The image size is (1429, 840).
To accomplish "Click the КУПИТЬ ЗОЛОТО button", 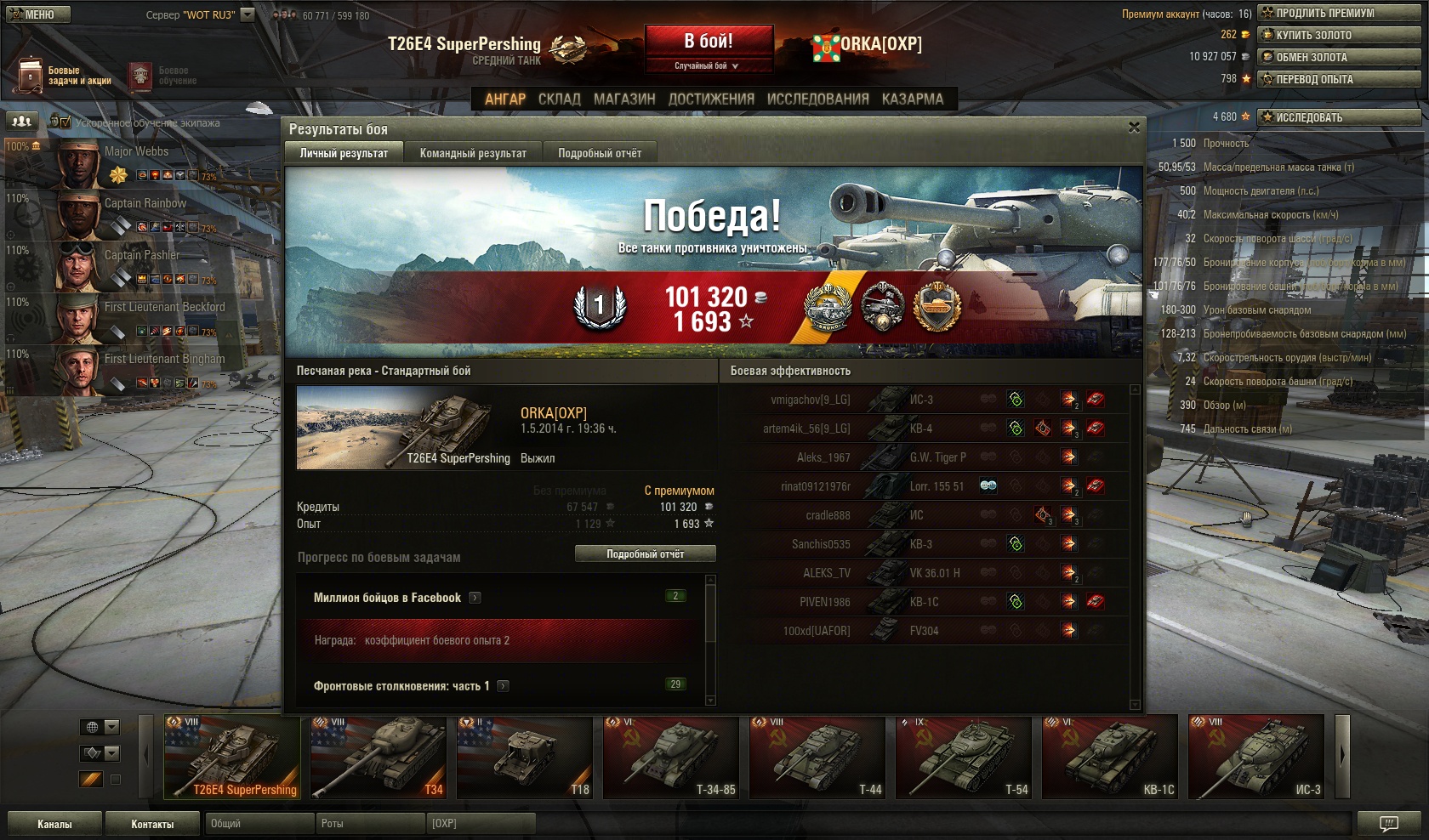I will point(1339,35).
